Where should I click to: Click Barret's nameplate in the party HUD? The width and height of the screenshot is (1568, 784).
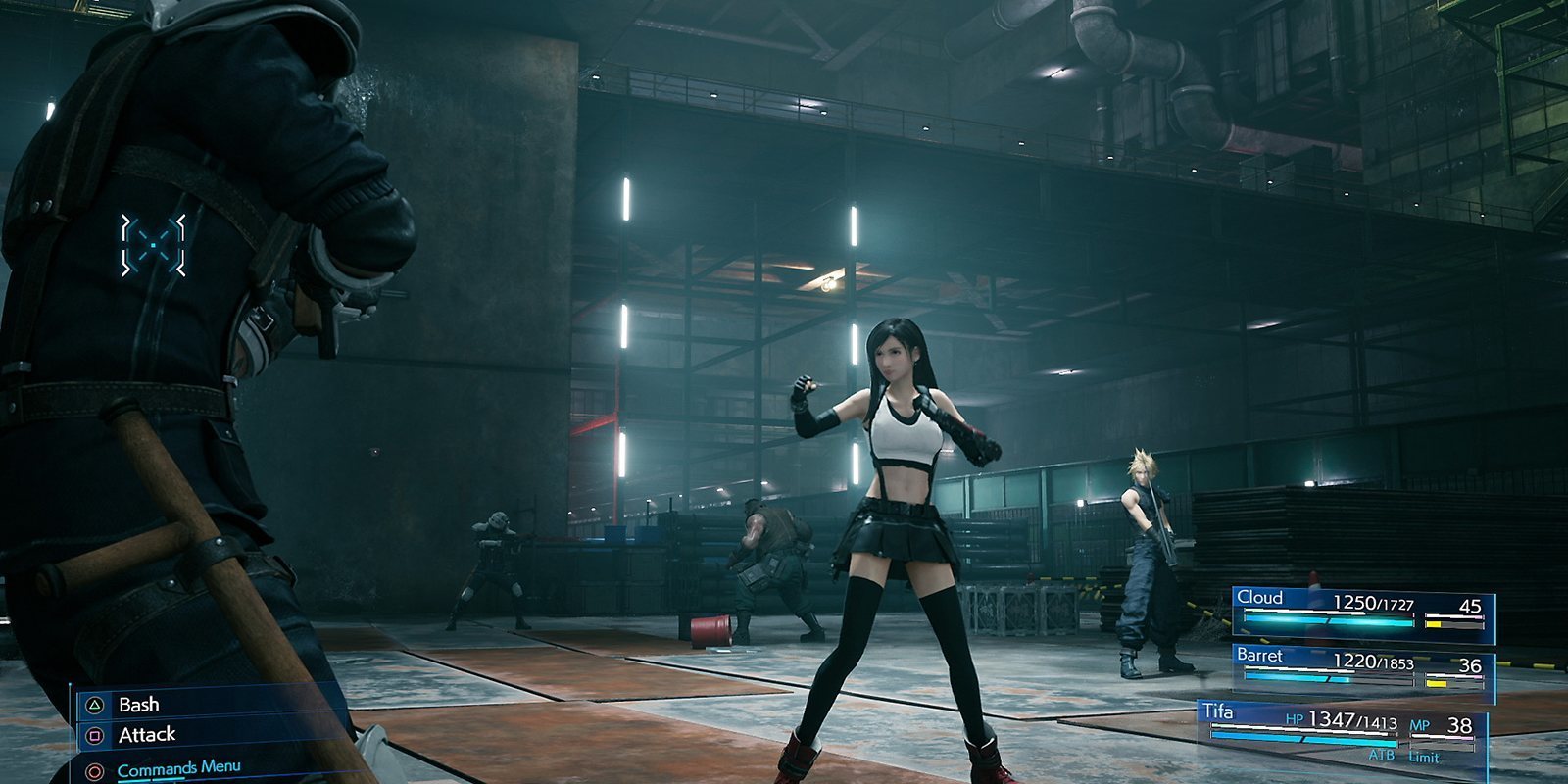click(1260, 656)
